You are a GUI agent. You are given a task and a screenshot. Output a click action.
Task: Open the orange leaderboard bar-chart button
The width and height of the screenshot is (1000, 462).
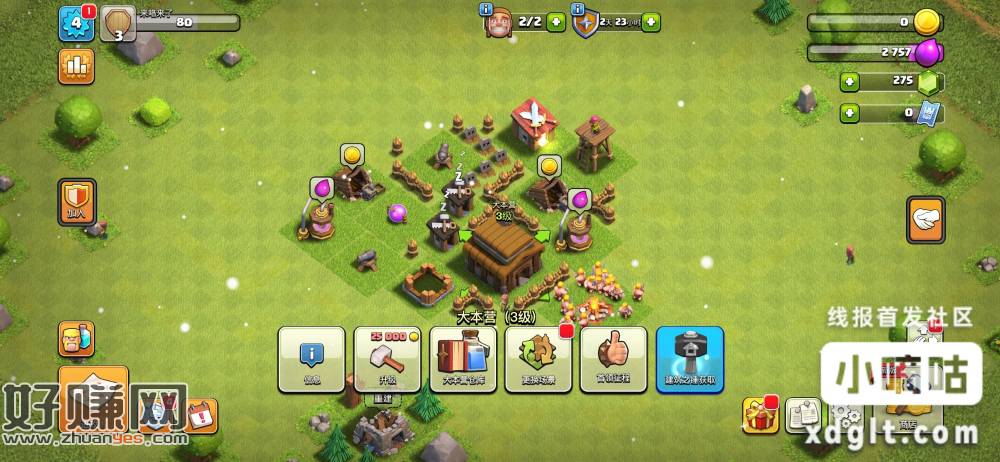(76, 66)
